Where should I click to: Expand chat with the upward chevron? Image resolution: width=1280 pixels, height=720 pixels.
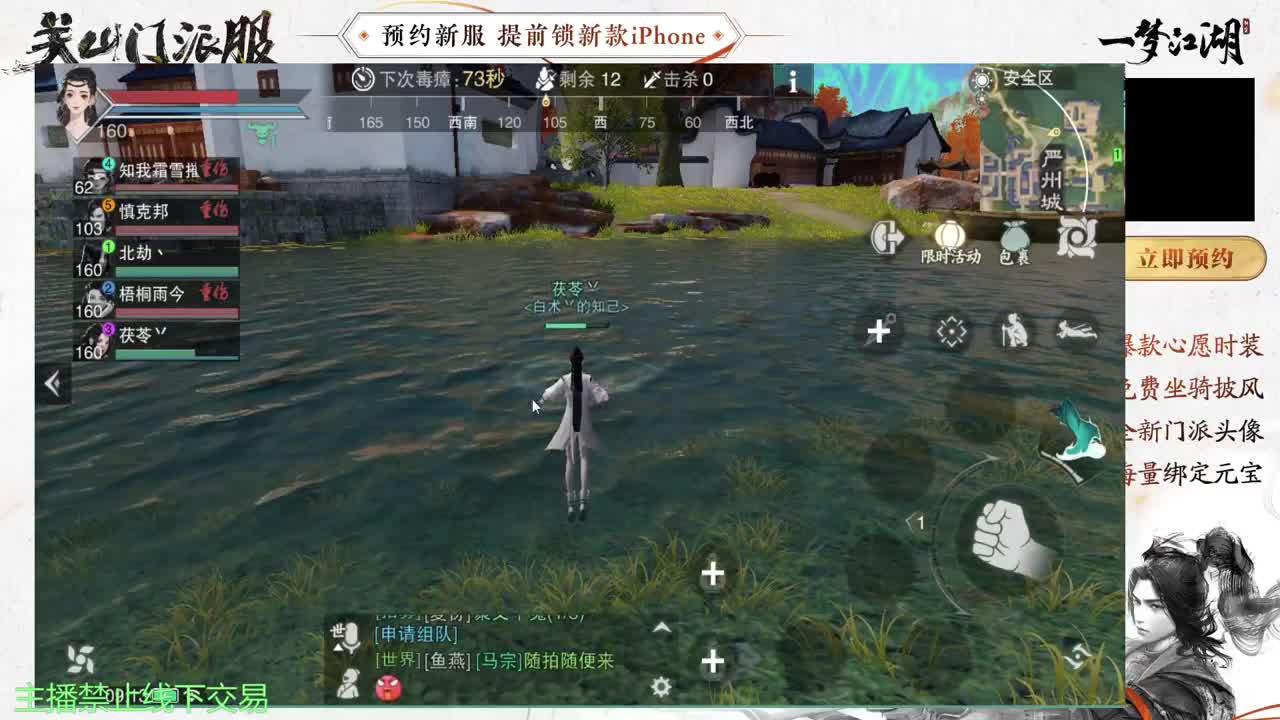tap(663, 625)
